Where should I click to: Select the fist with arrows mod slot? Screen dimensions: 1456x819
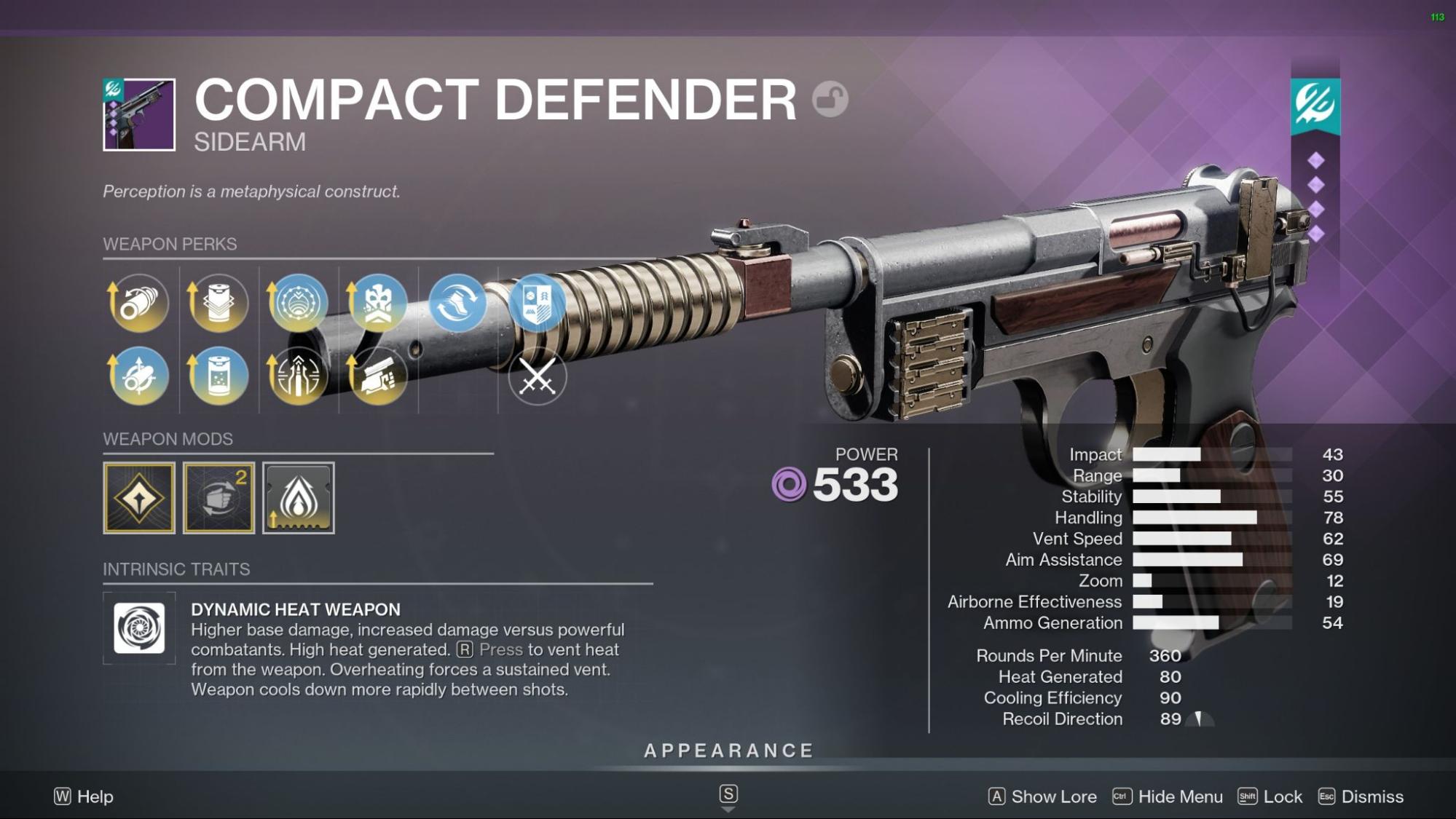pyautogui.click(x=219, y=498)
